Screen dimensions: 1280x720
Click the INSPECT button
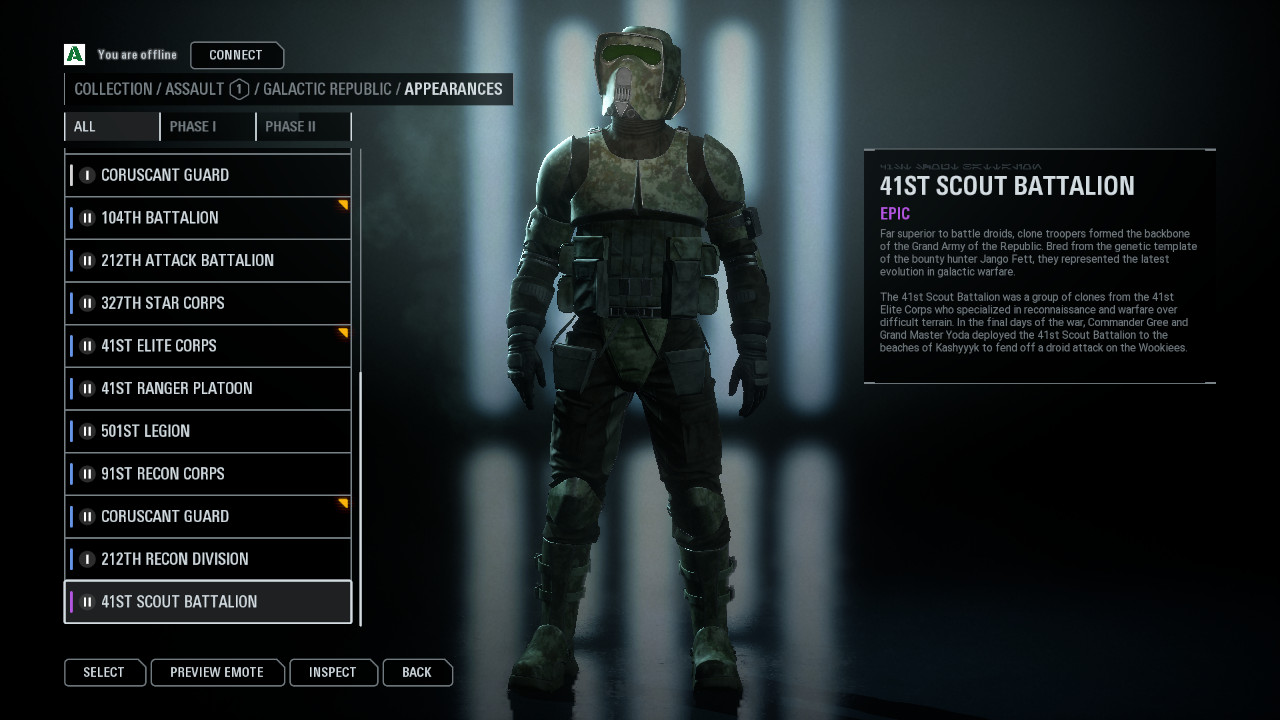[x=333, y=672]
